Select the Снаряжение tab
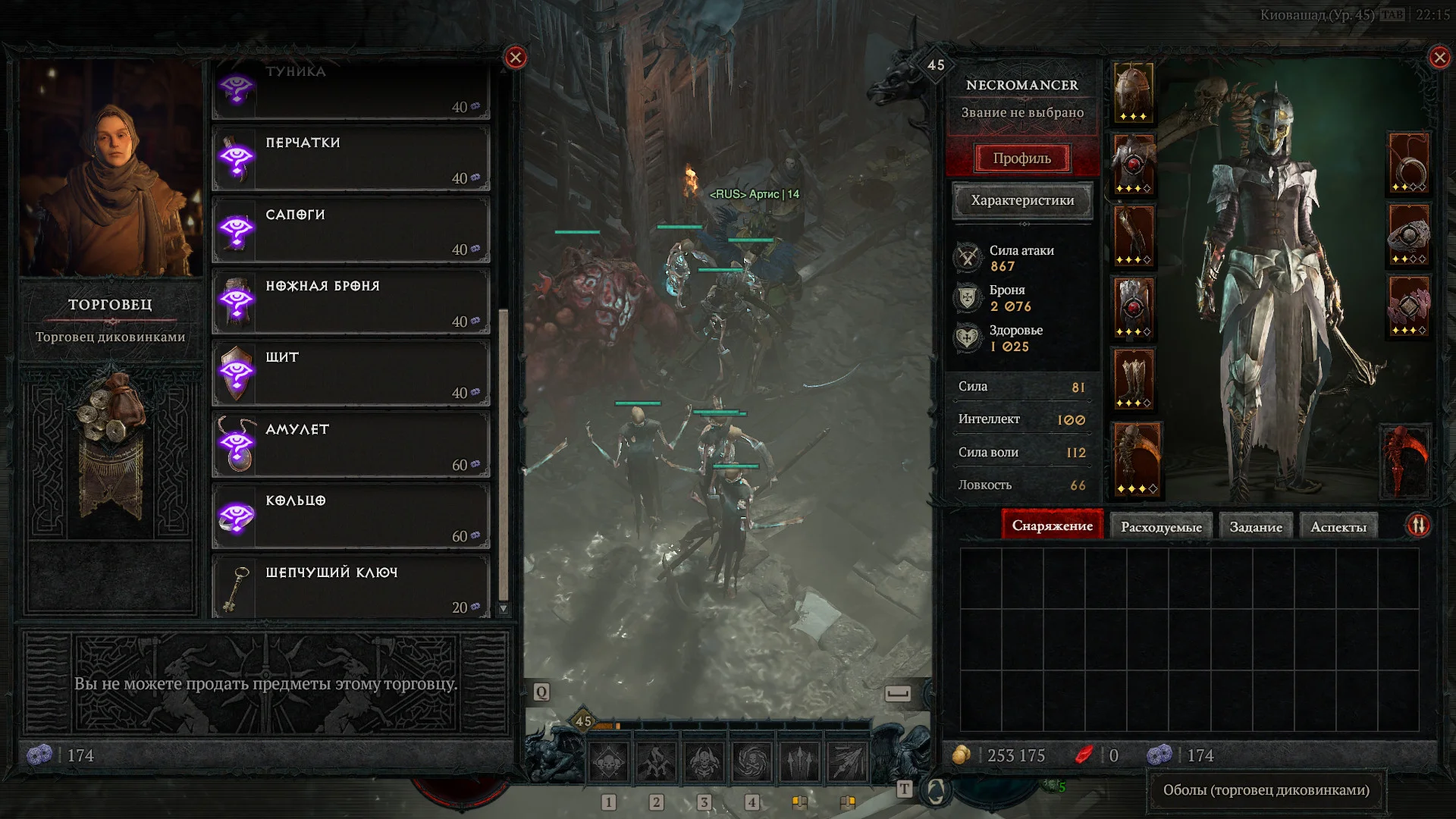The width and height of the screenshot is (1456, 819). click(1053, 525)
